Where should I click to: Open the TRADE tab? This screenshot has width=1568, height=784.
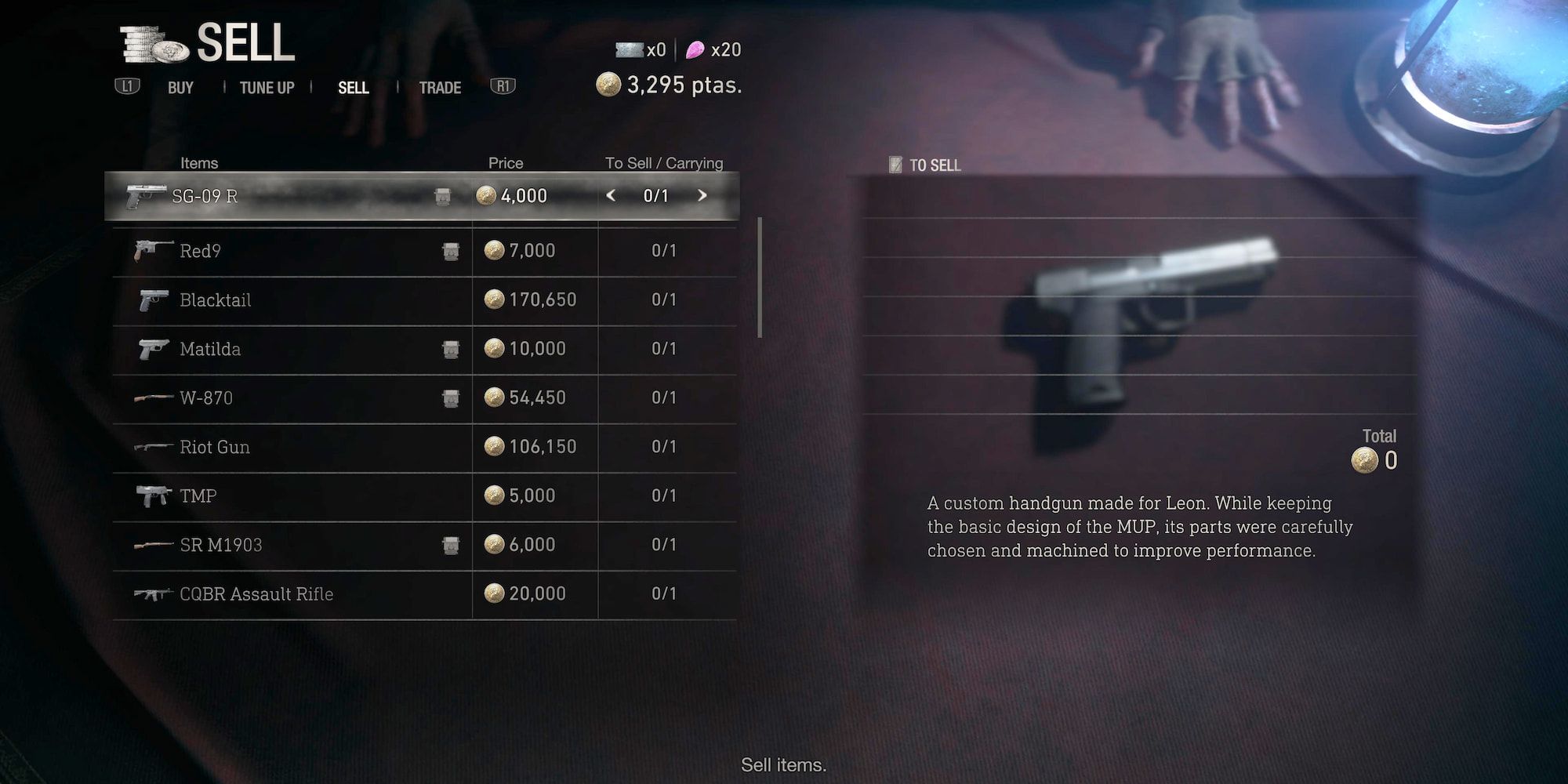pos(441,88)
